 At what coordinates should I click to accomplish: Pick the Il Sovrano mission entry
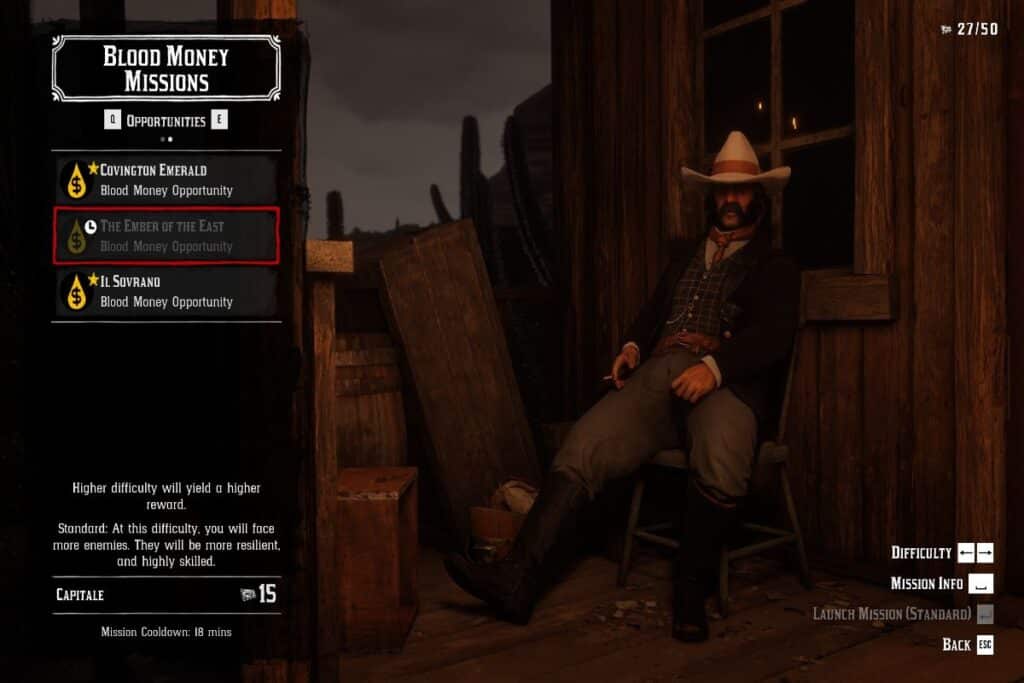click(166, 291)
